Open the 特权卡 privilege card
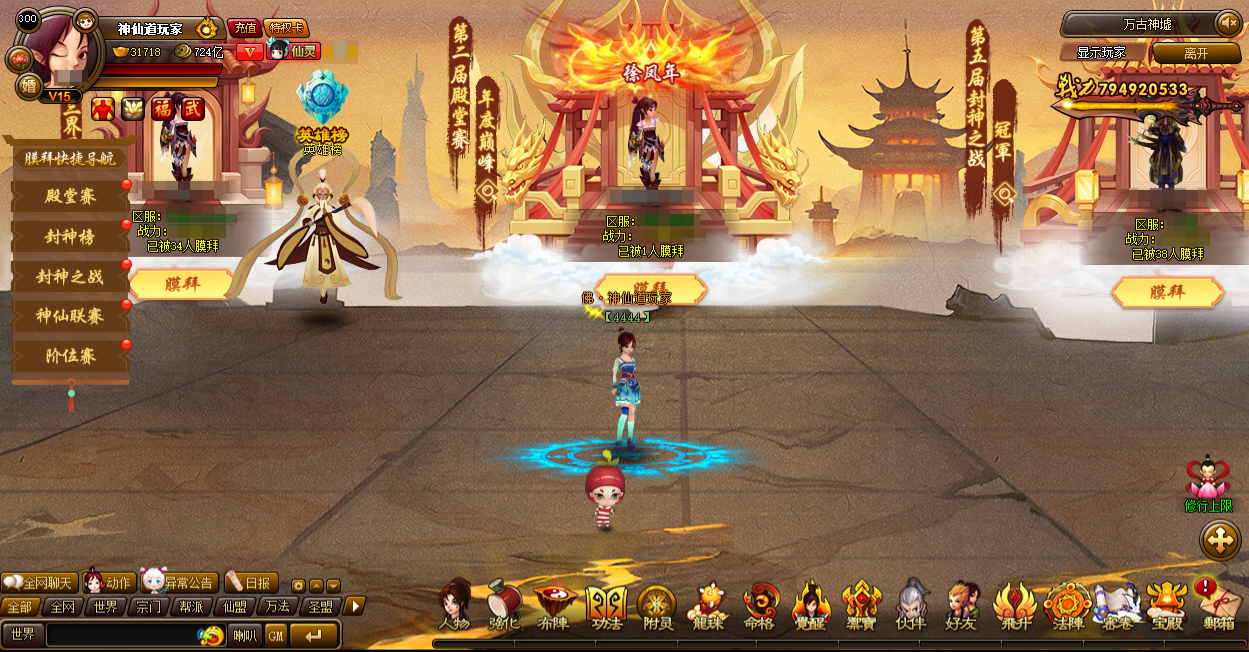Viewport: 1249px width, 652px height. (286, 28)
